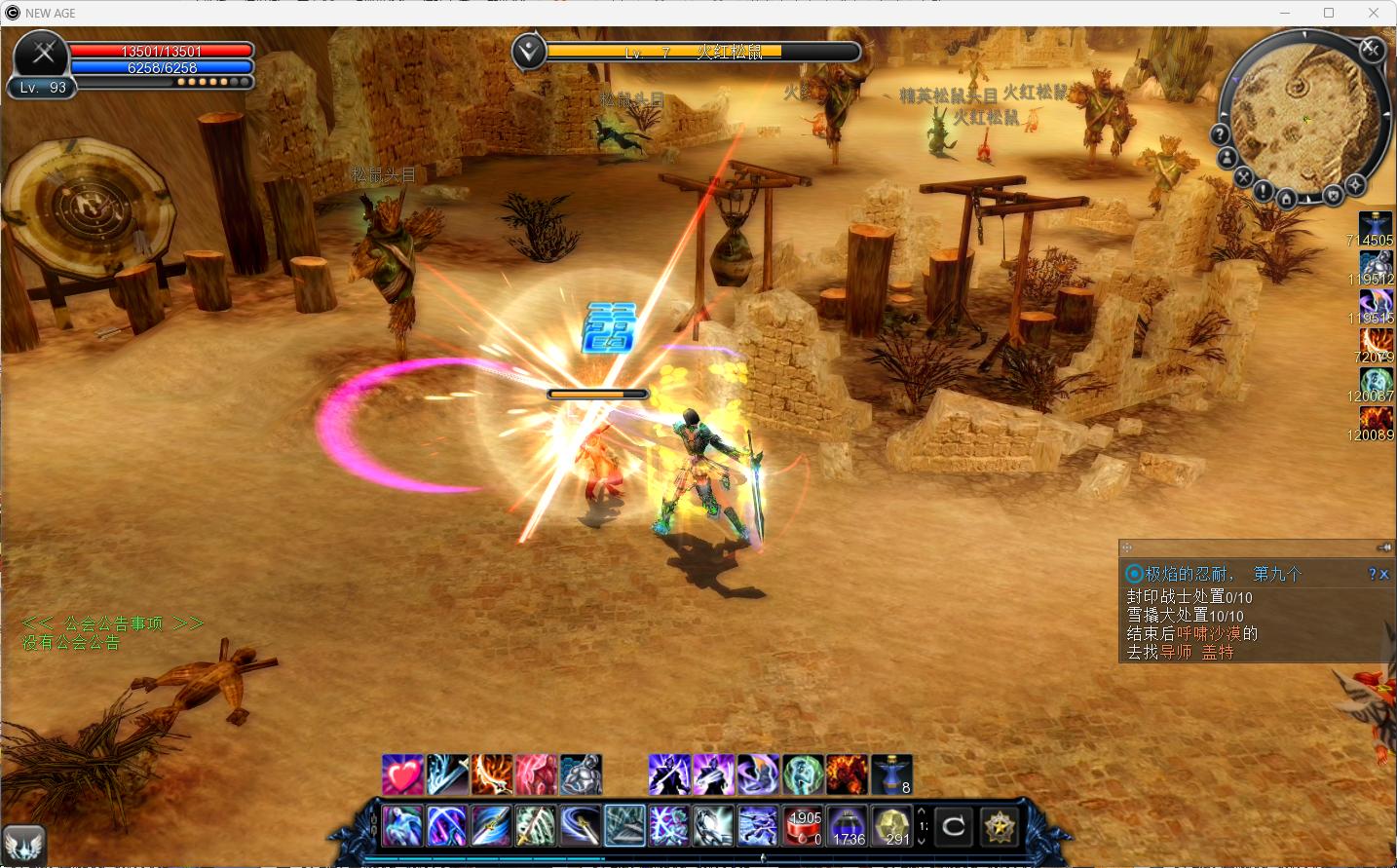Maximize the NEW AGE game window

click(1329, 13)
